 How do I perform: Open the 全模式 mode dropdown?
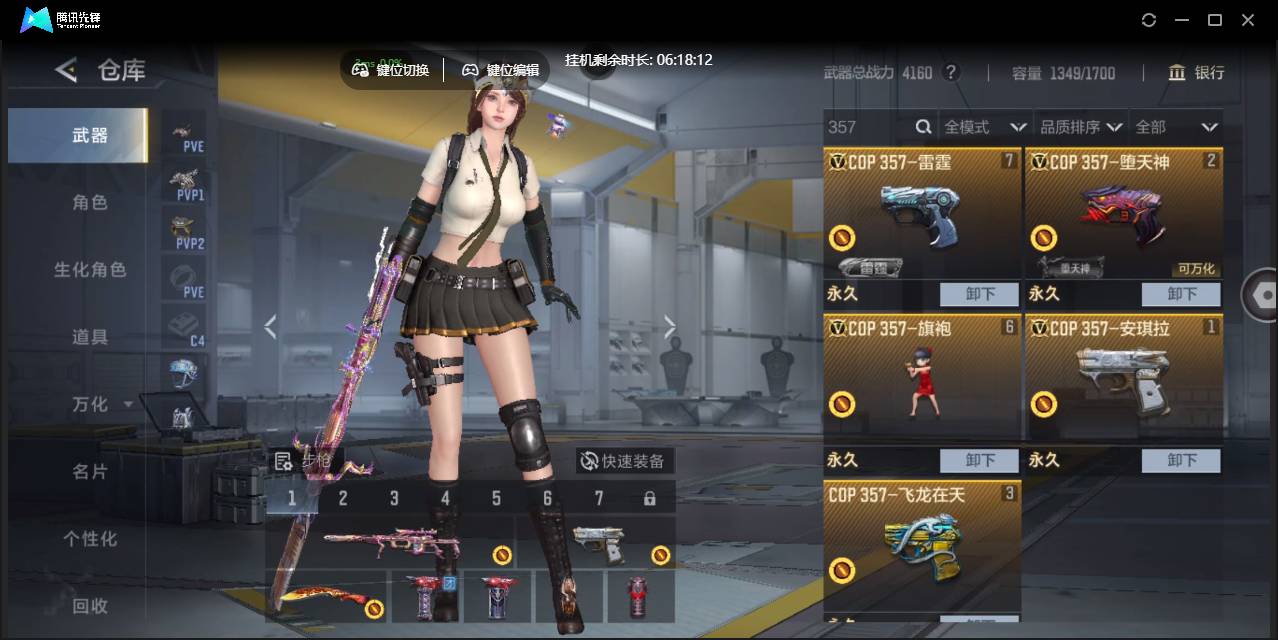coord(985,127)
